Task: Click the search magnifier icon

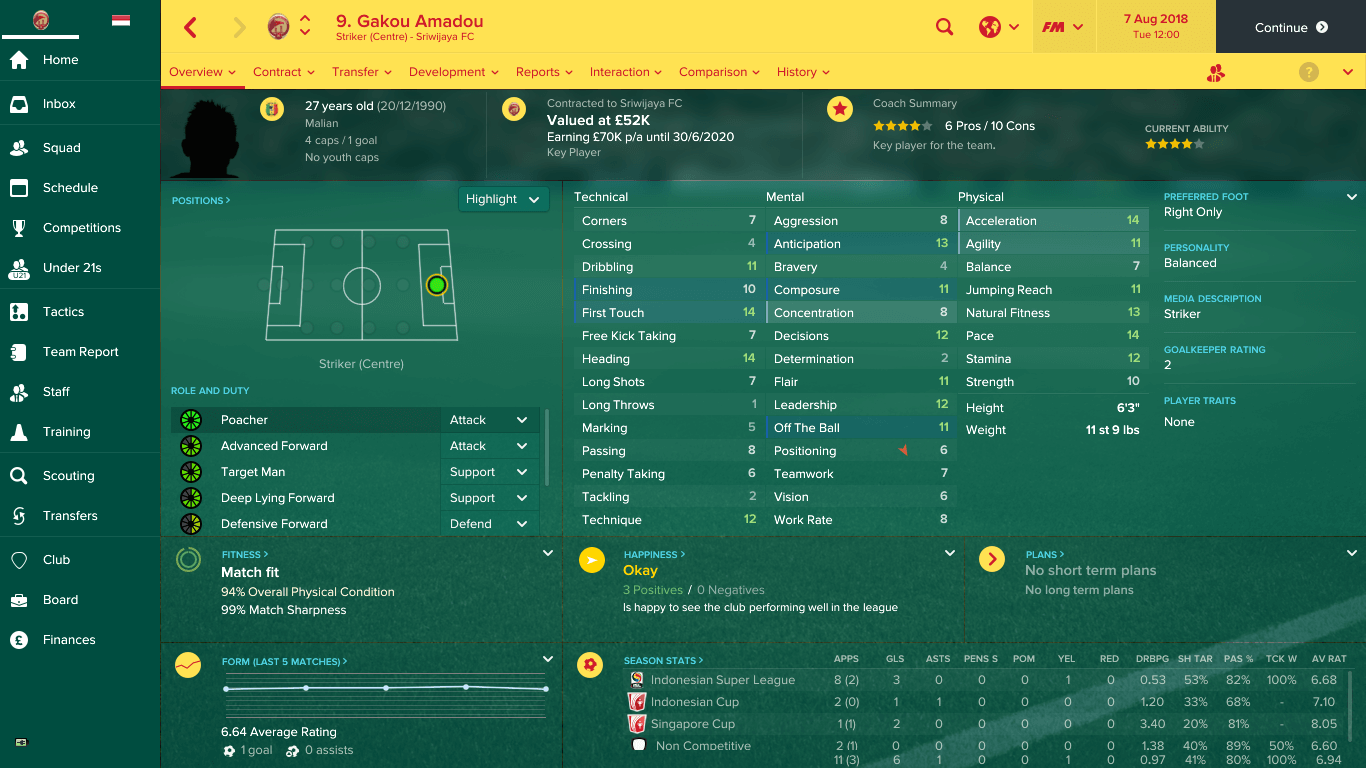Action: [x=944, y=26]
